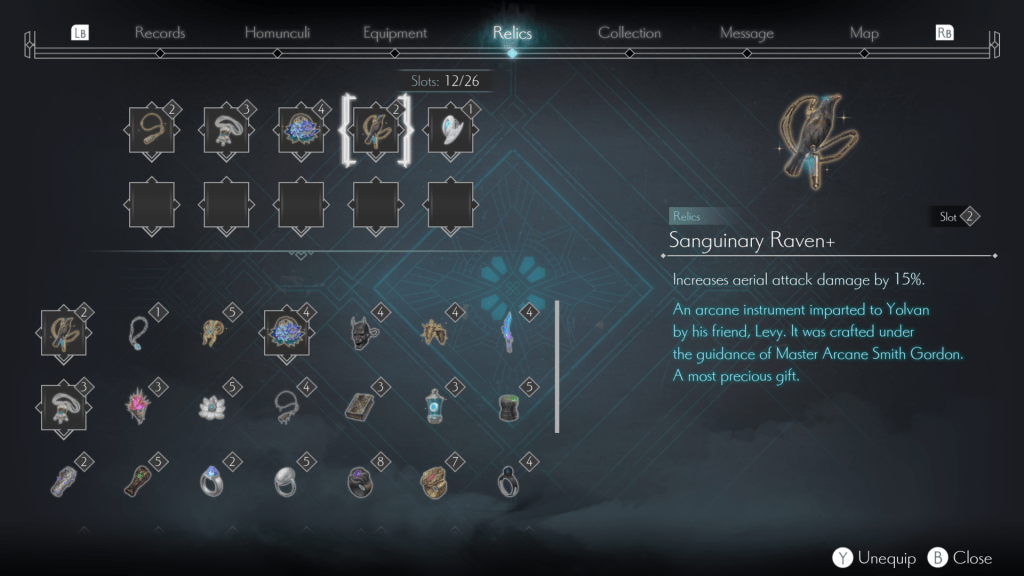Choose the silver ring with blue gem

(x=212, y=481)
